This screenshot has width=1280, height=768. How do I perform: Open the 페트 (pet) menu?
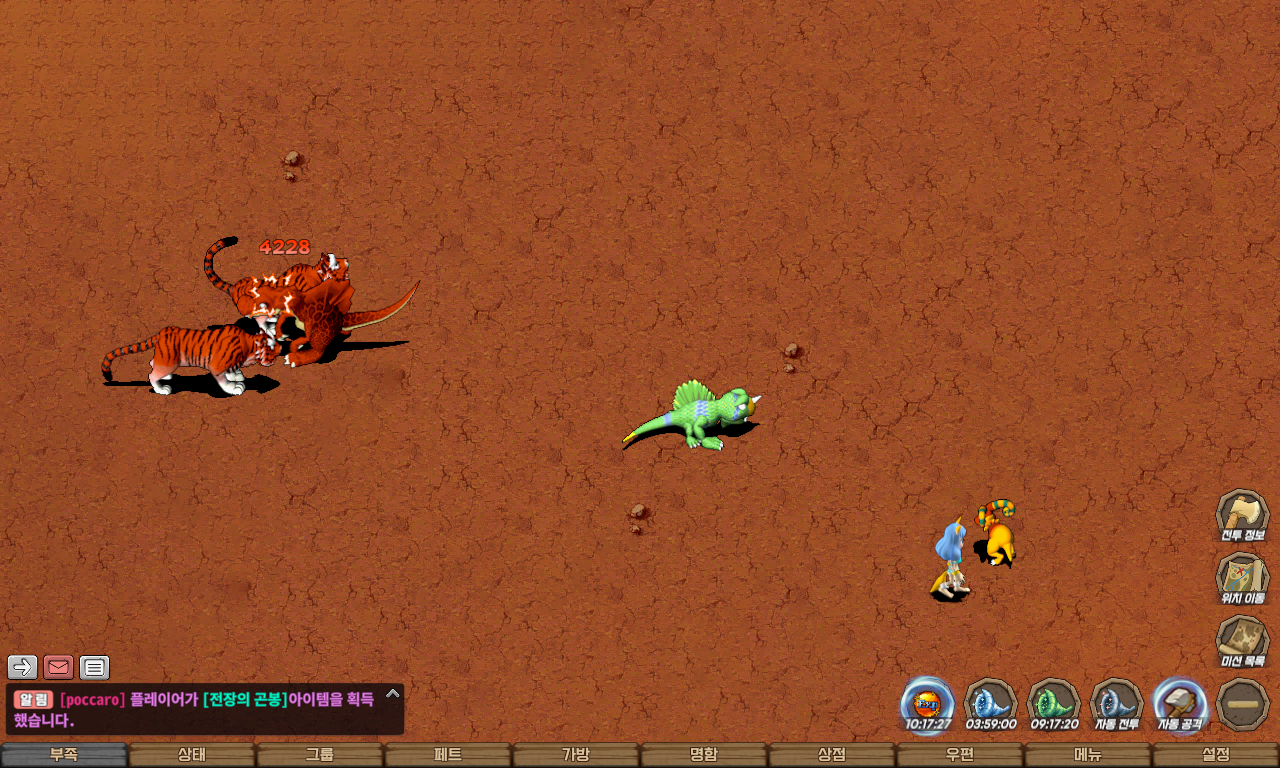448,755
